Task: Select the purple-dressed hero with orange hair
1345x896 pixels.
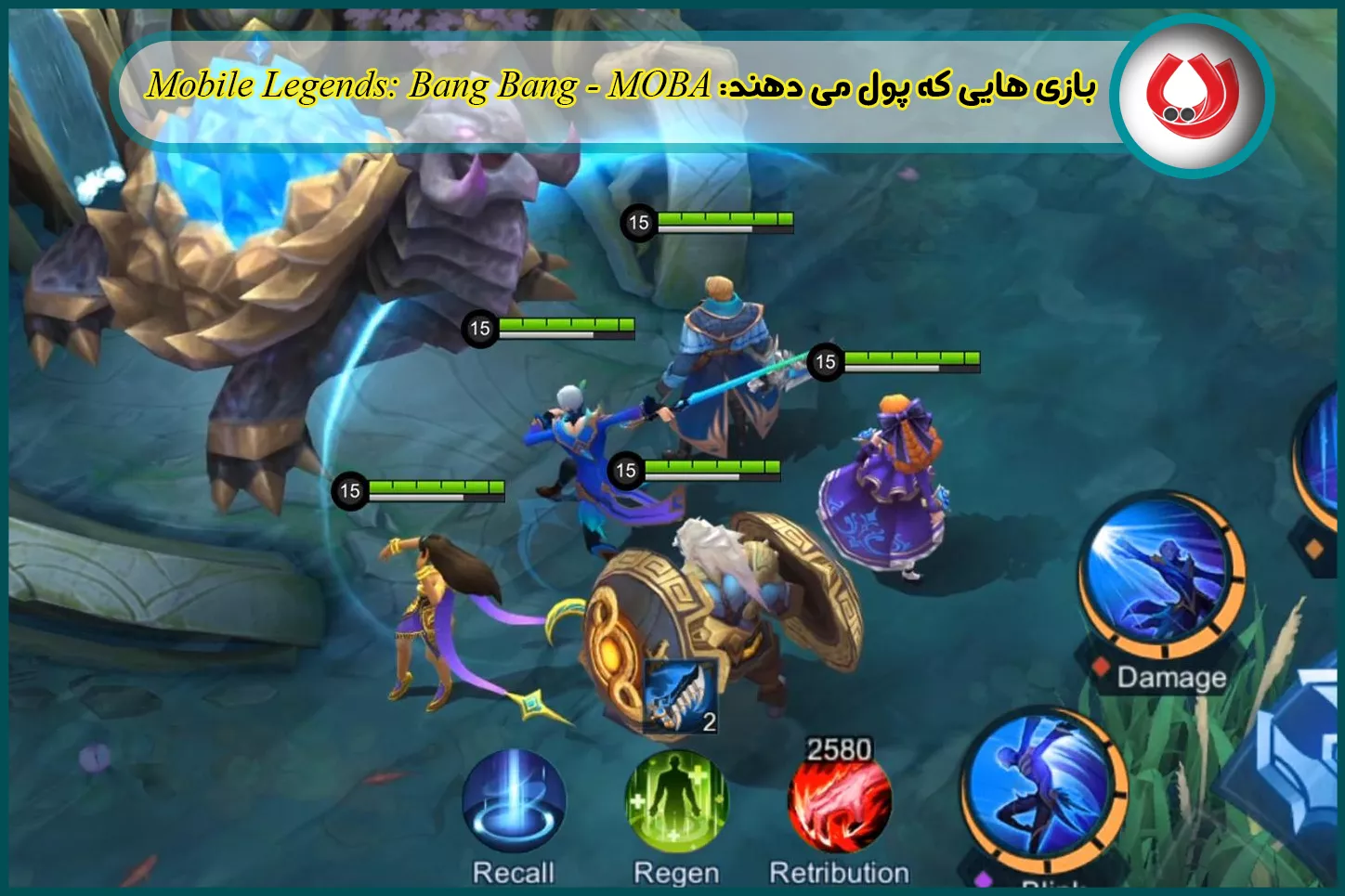Action: coord(892,483)
